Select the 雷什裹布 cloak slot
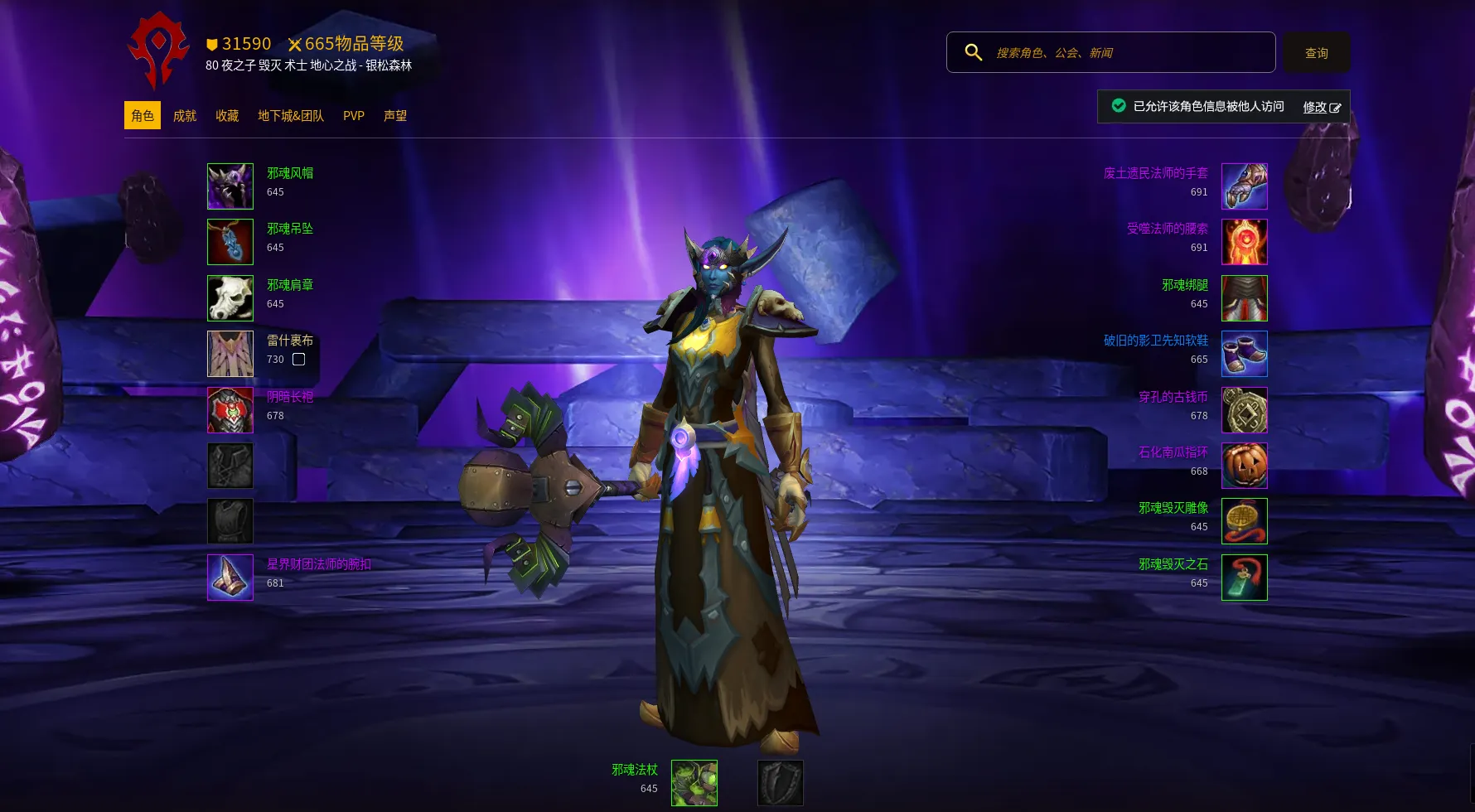Screen dimensions: 1475x812 coord(230,354)
